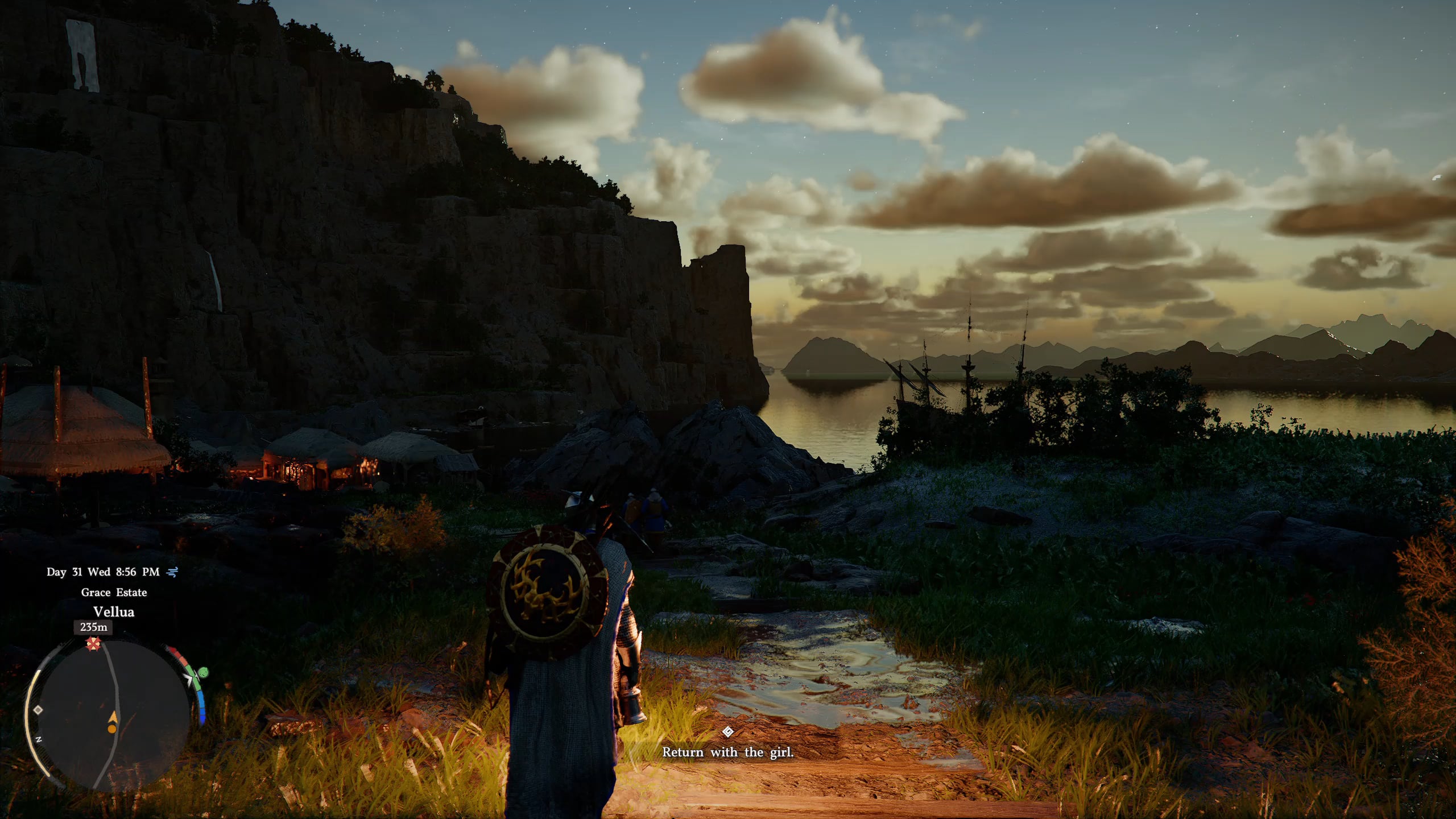
Task: Select the red quest marker on the minimap
Action: tap(93, 644)
